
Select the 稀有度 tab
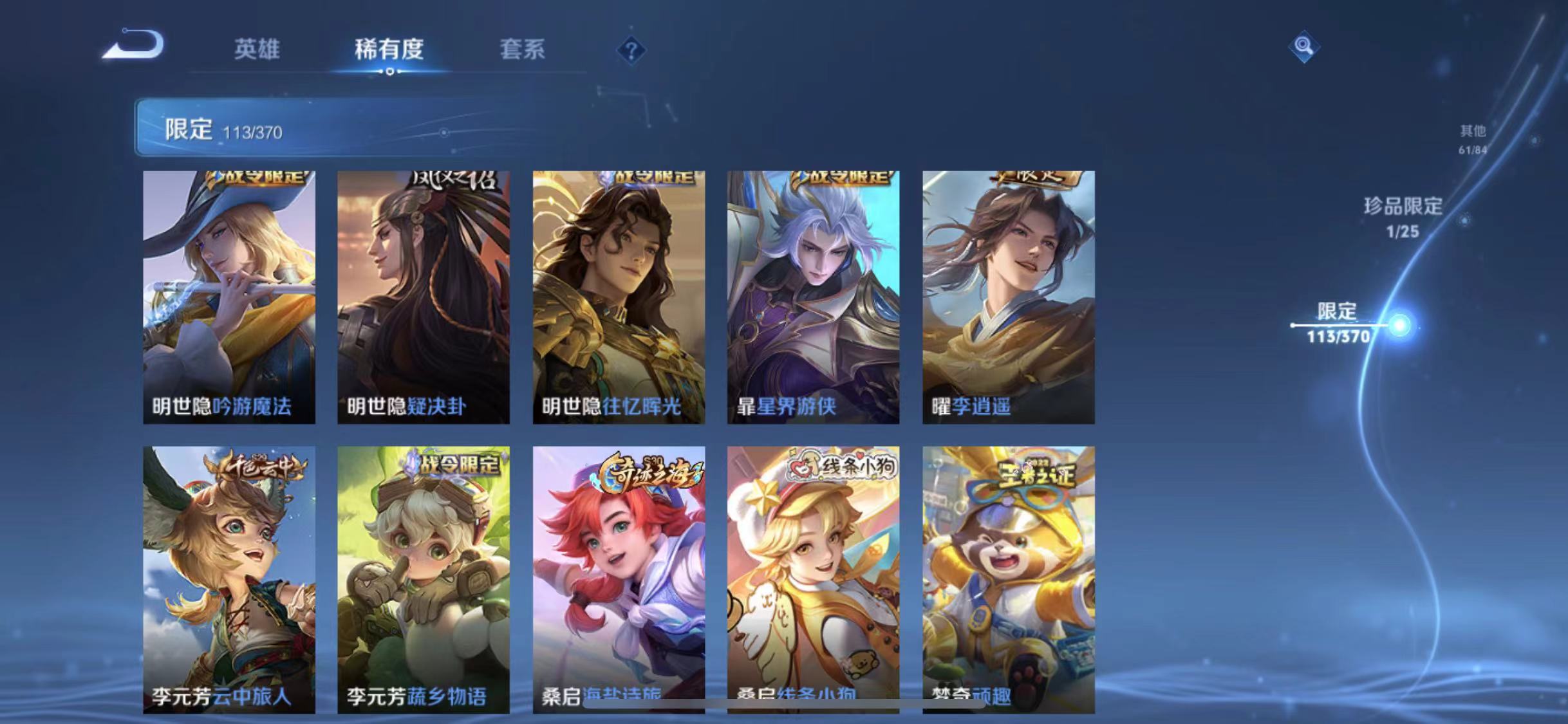pyautogui.click(x=387, y=50)
